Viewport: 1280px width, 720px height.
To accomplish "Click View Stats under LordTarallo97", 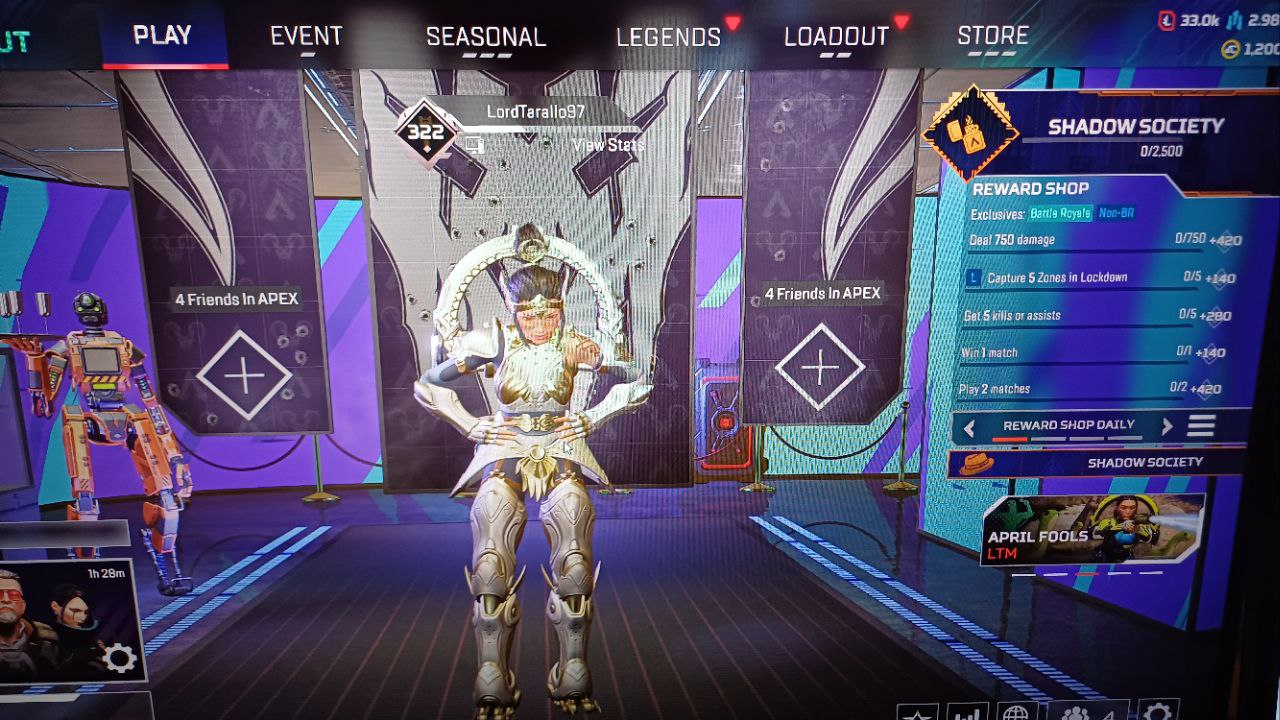I will 608,145.
